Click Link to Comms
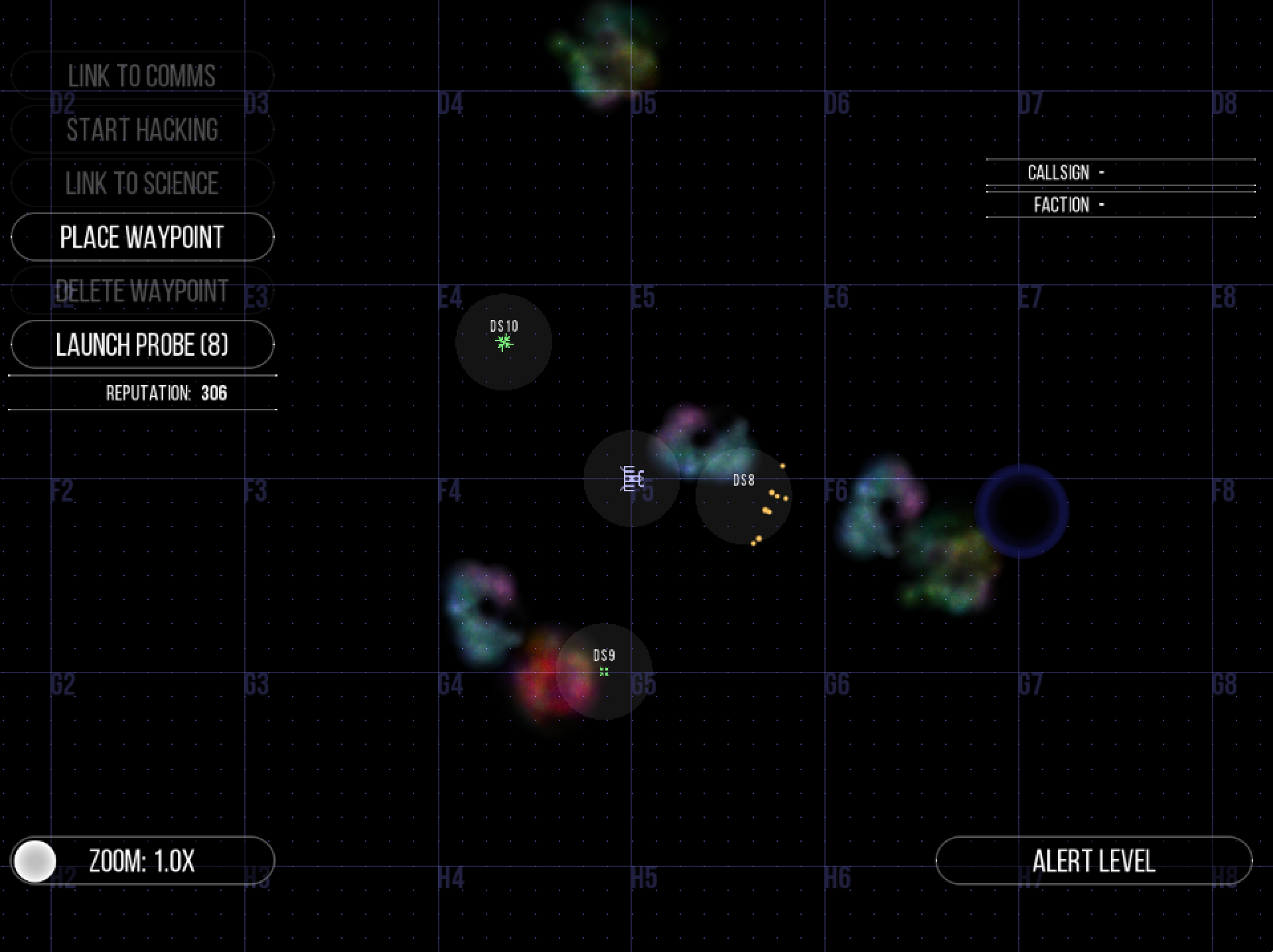 pos(141,75)
